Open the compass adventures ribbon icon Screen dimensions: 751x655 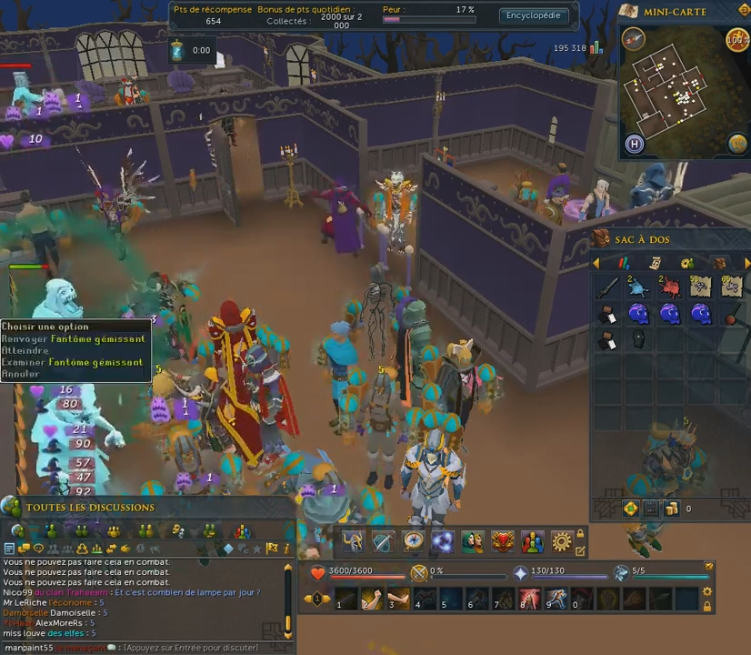pyautogui.click(x=412, y=541)
